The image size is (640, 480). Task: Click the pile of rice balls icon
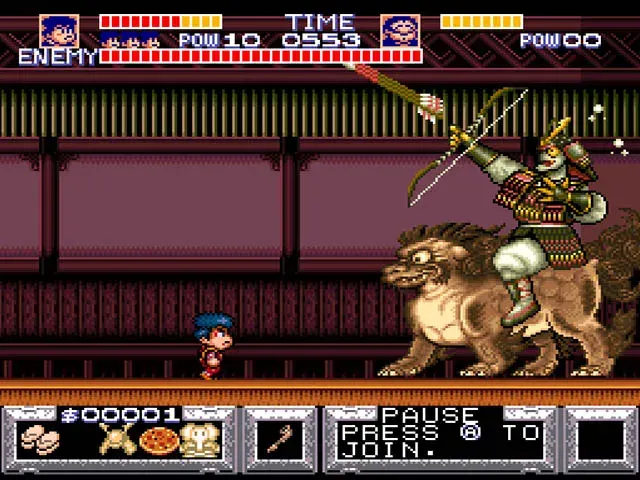point(39,439)
